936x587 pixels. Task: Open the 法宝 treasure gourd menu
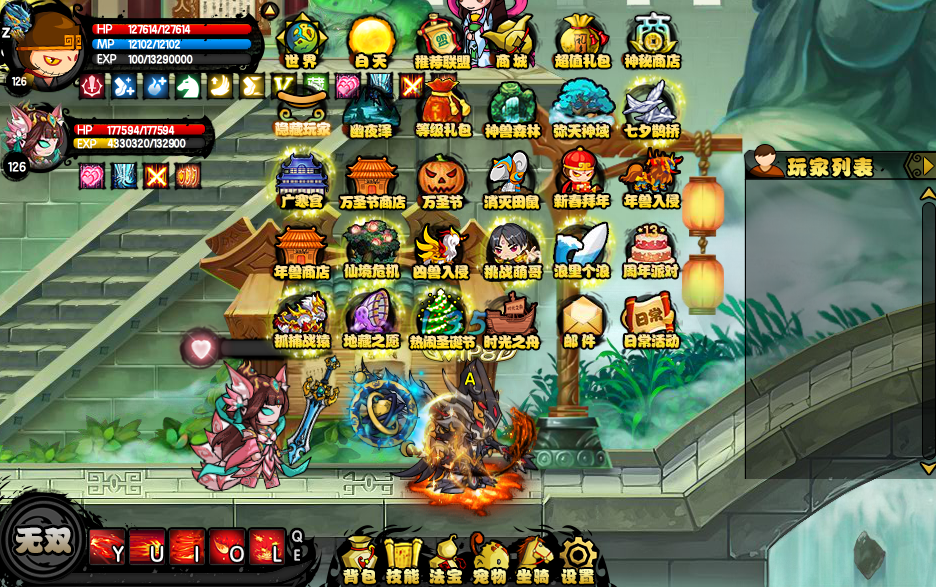coord(446,559)
